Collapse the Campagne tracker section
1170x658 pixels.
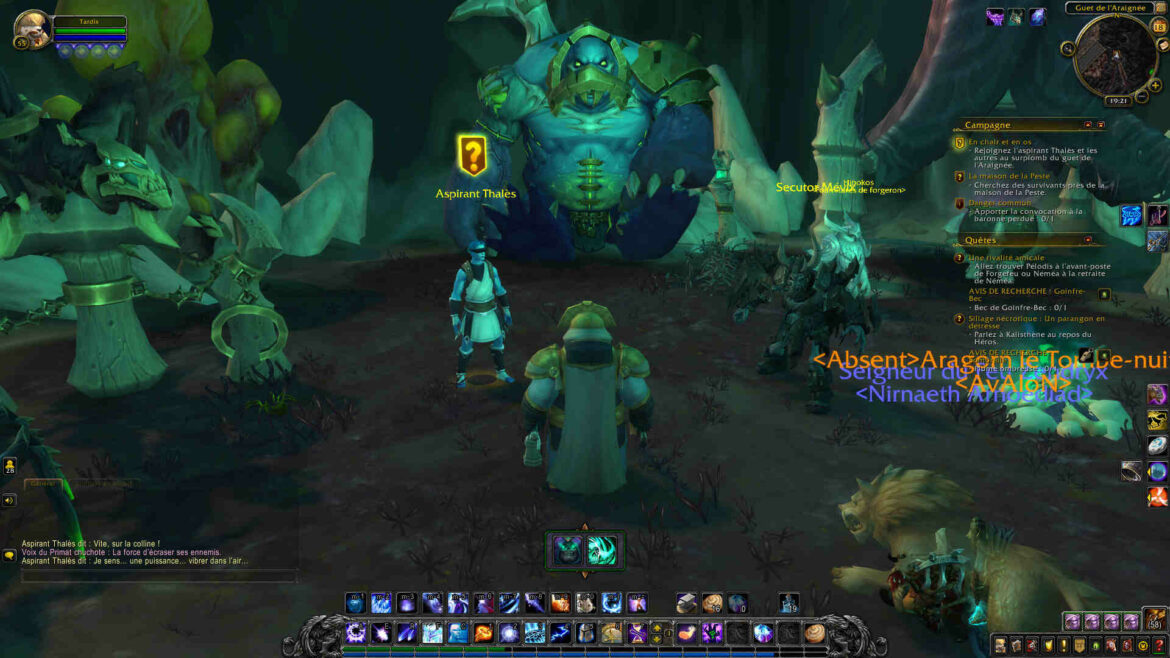(x=1088, y=125)
